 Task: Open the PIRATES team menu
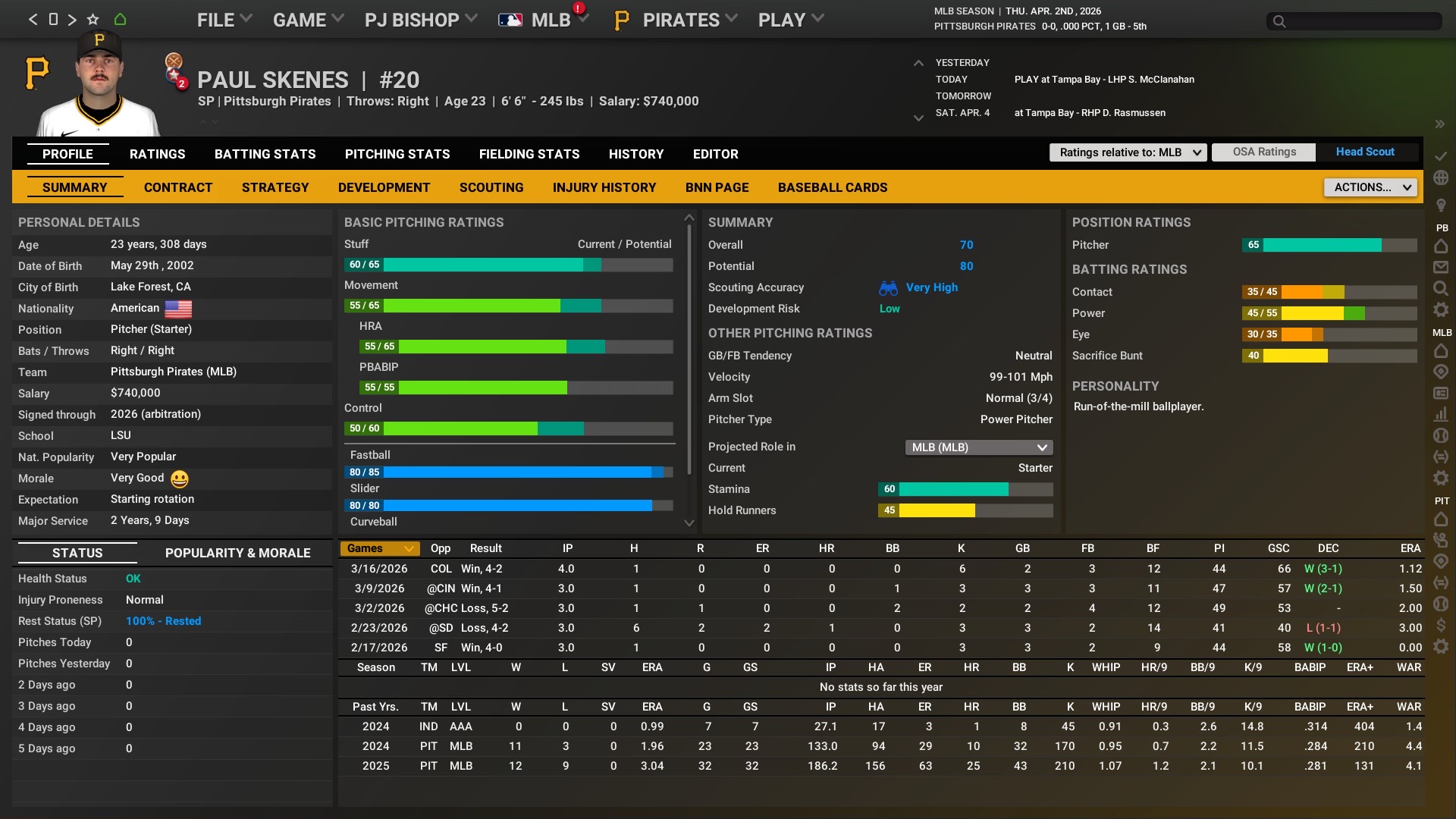click(x=680, y=20)
